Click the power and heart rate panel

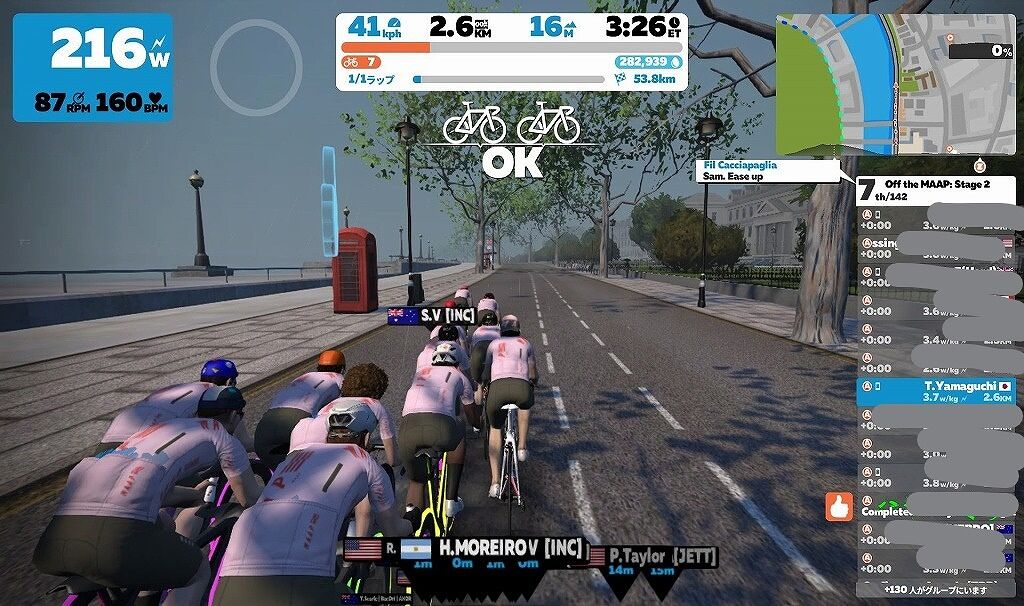point(92,67)
